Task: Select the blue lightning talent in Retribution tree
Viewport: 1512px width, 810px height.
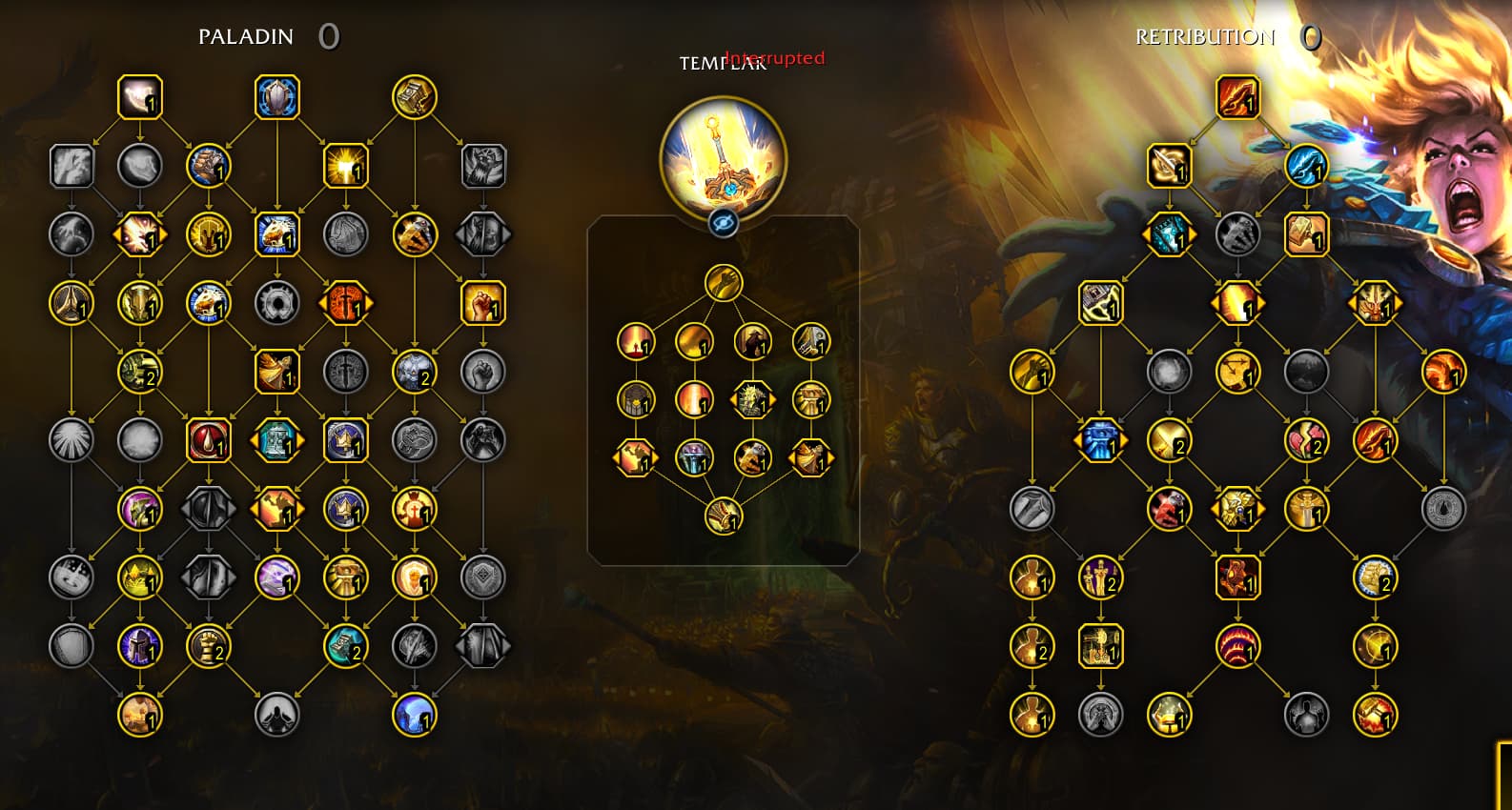Action: coord(1306,166)
